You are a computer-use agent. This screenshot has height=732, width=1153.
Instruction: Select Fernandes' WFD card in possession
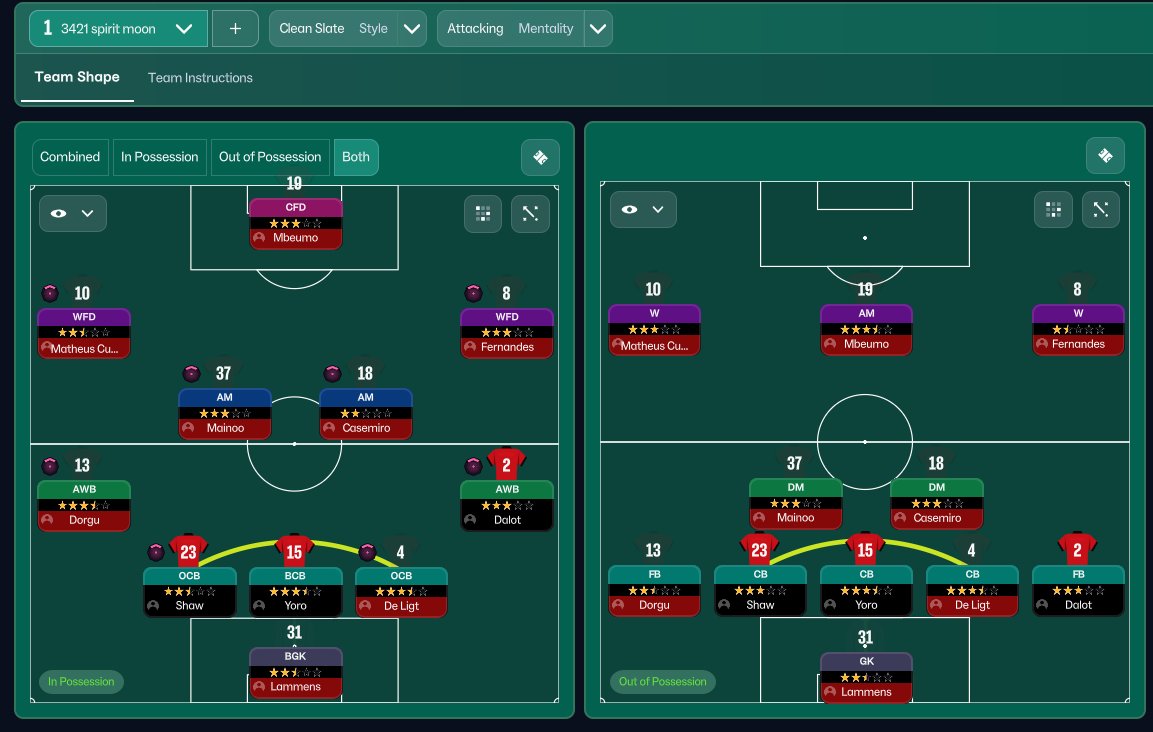pyautogui.click(x=507, y=332)
